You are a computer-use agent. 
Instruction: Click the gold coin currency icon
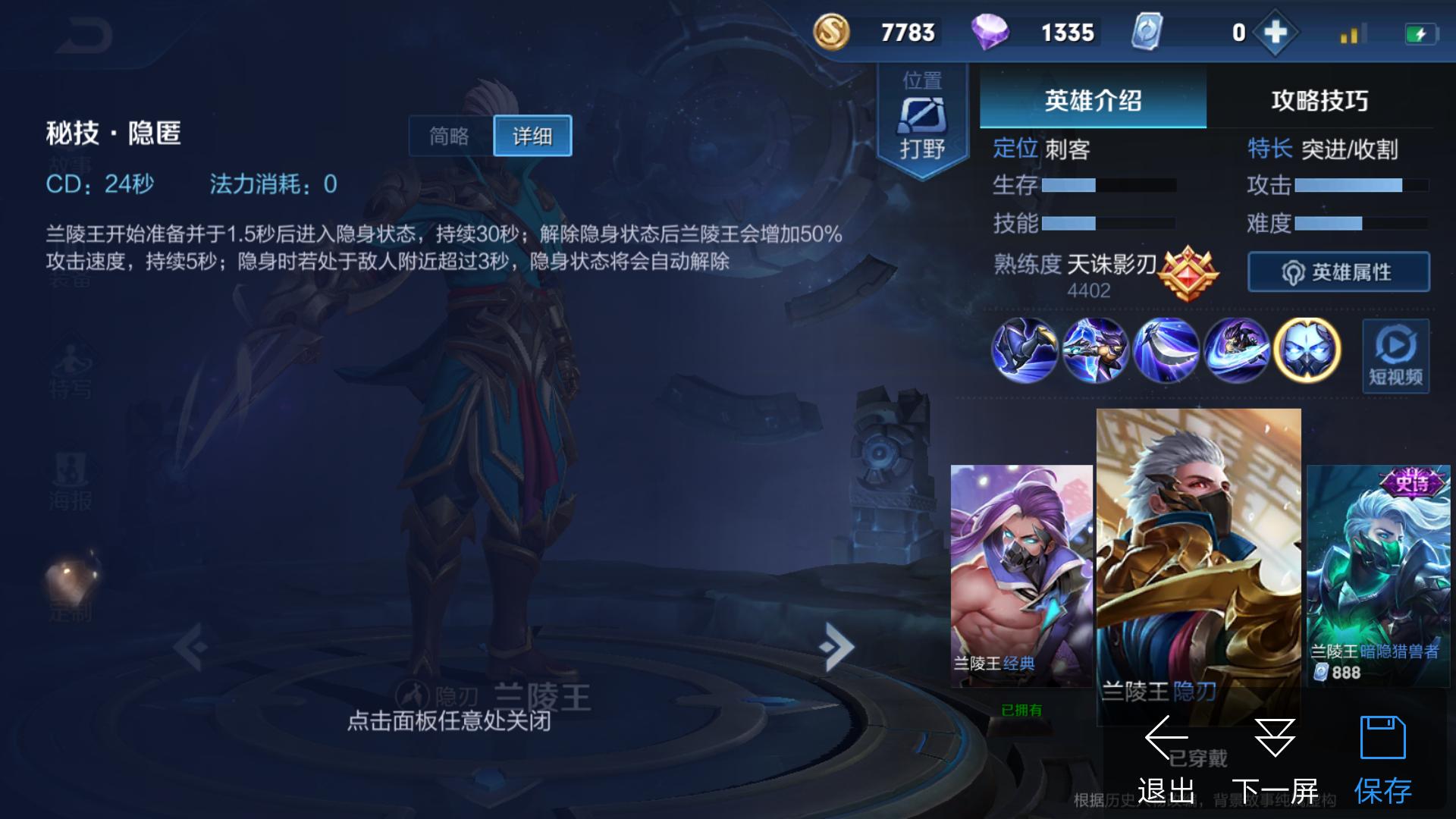(x=832, y=33)
